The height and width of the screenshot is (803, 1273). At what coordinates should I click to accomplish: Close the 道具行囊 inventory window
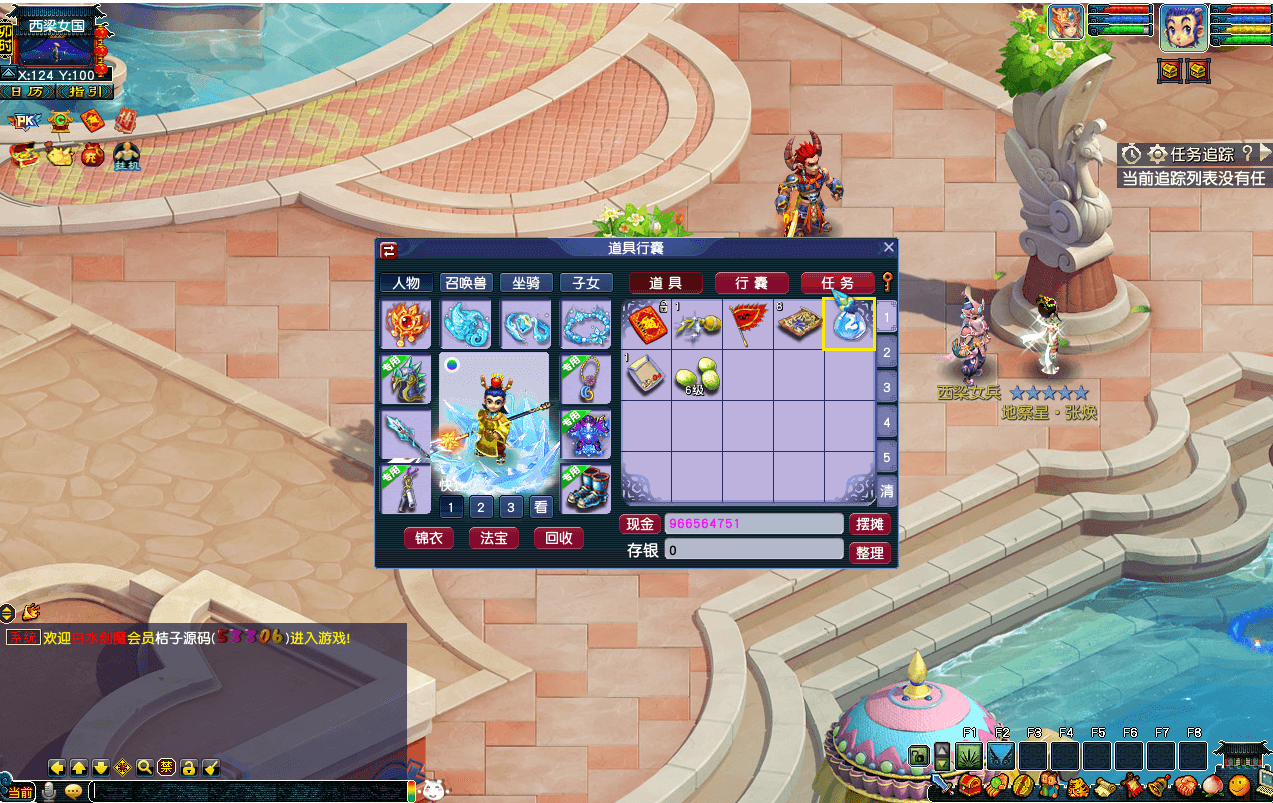[x=888, y=248]
